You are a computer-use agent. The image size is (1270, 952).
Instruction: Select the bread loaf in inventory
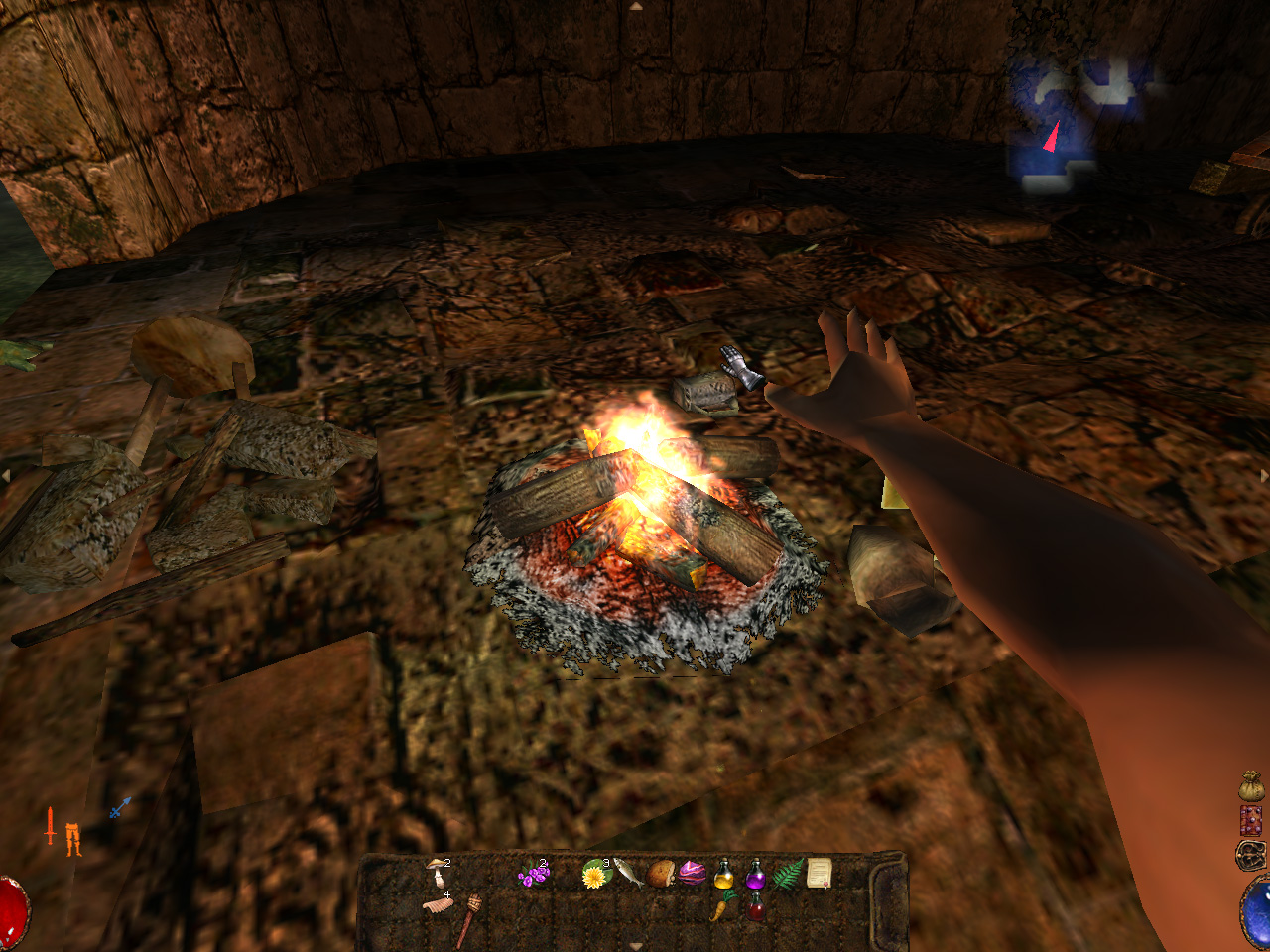[x=661, y=873]
